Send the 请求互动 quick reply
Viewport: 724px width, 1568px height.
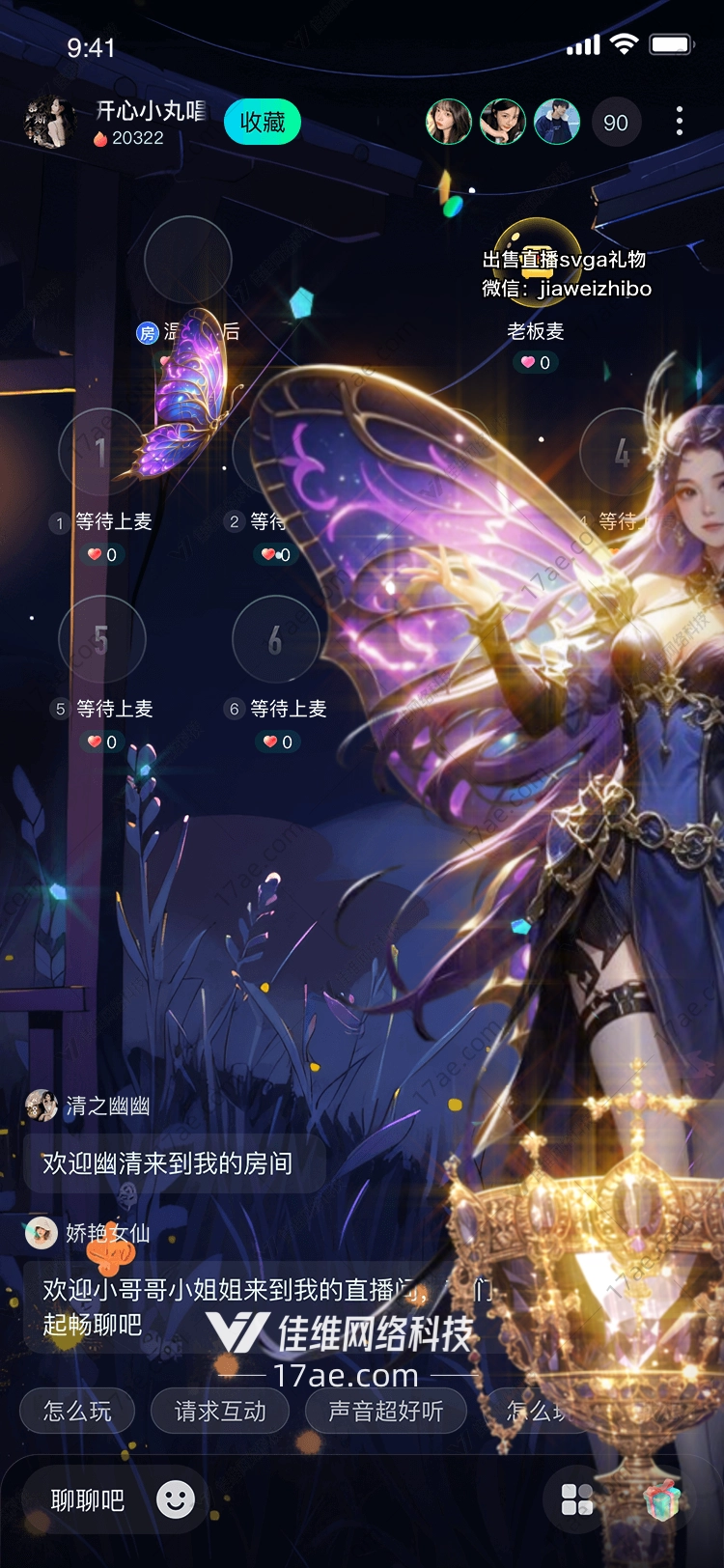click(x=220, y=1412)
